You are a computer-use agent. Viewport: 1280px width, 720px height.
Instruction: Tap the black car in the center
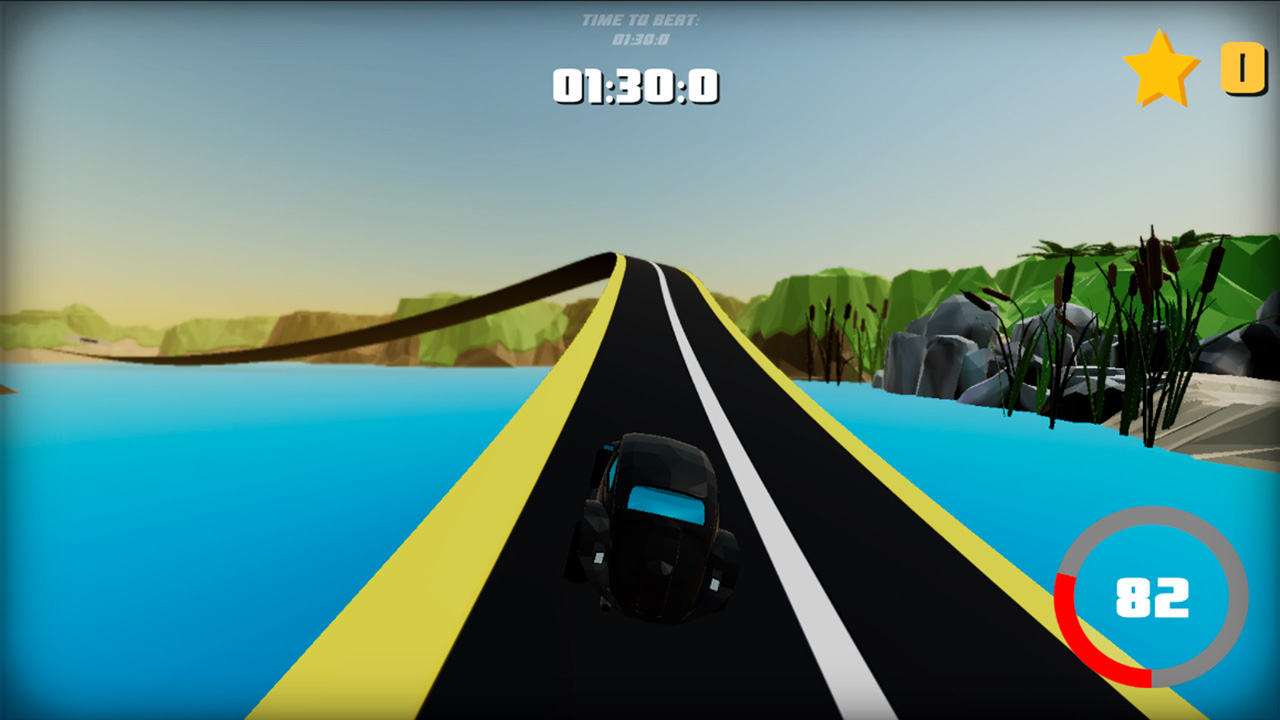[650, 530]
